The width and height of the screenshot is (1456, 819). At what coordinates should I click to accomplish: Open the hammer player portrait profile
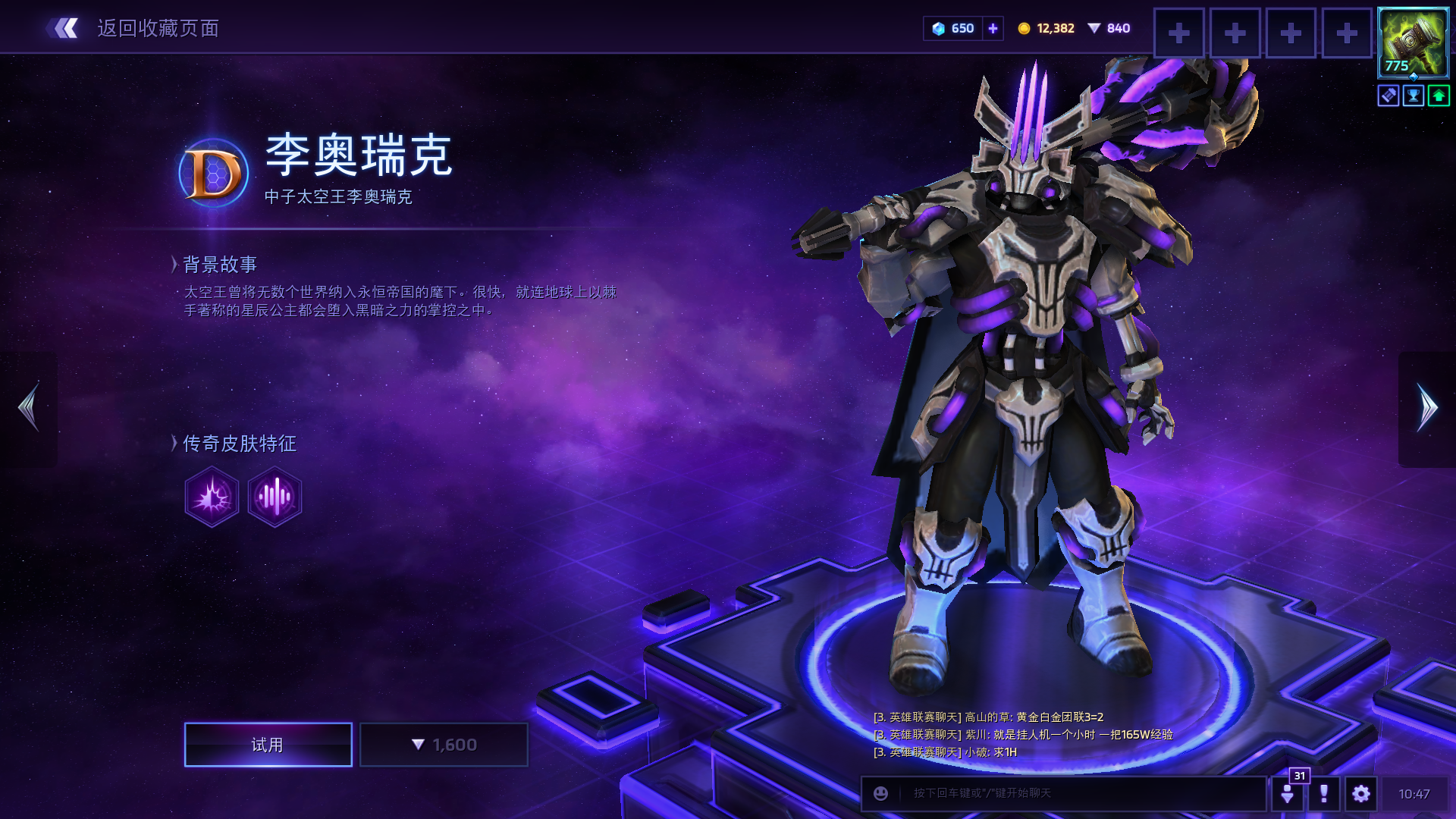[x=1412, y=42]
